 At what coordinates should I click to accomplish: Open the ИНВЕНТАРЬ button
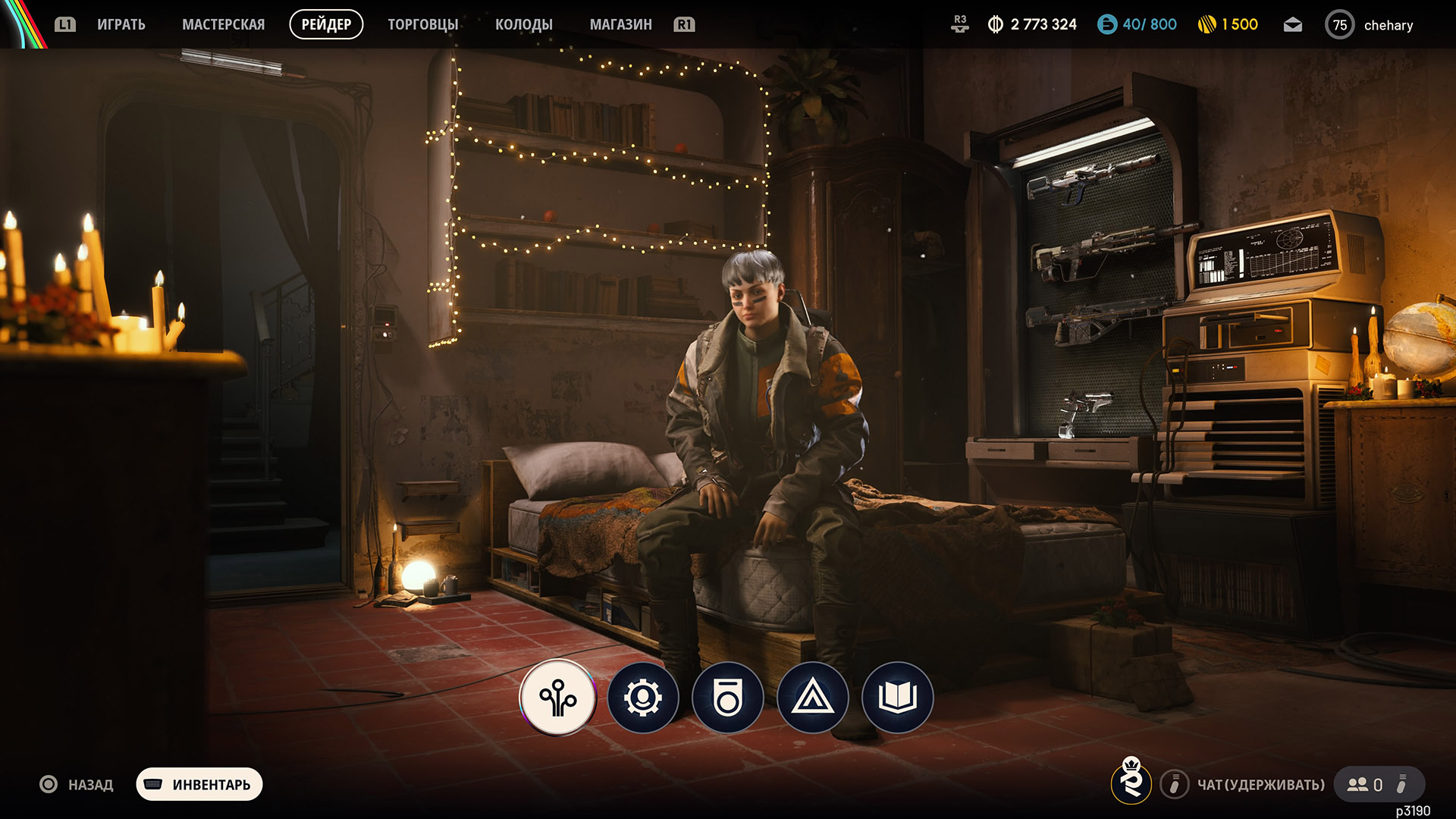[199, 784]
